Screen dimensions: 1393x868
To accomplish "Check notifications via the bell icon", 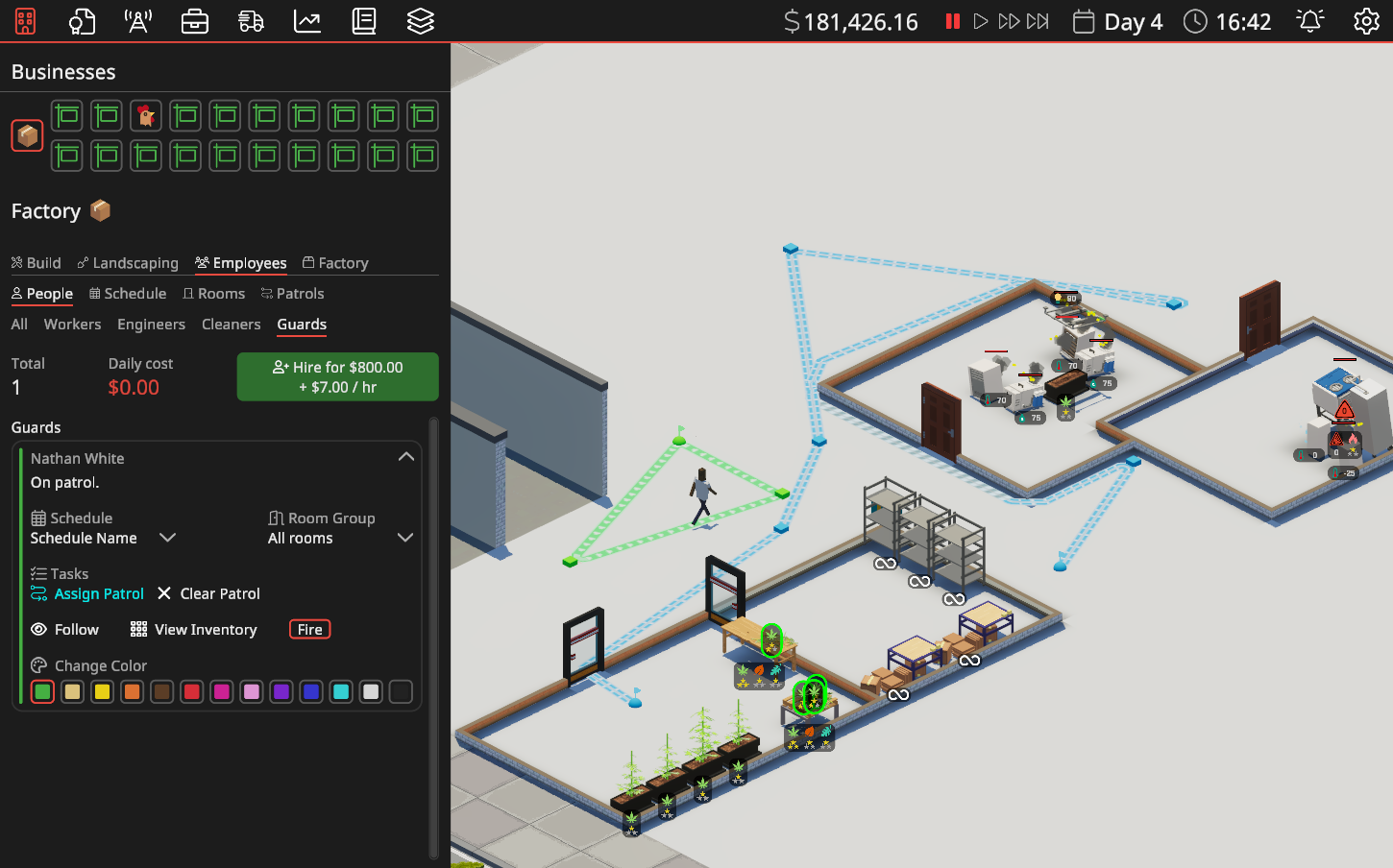I will click(x=1312, y=20).
